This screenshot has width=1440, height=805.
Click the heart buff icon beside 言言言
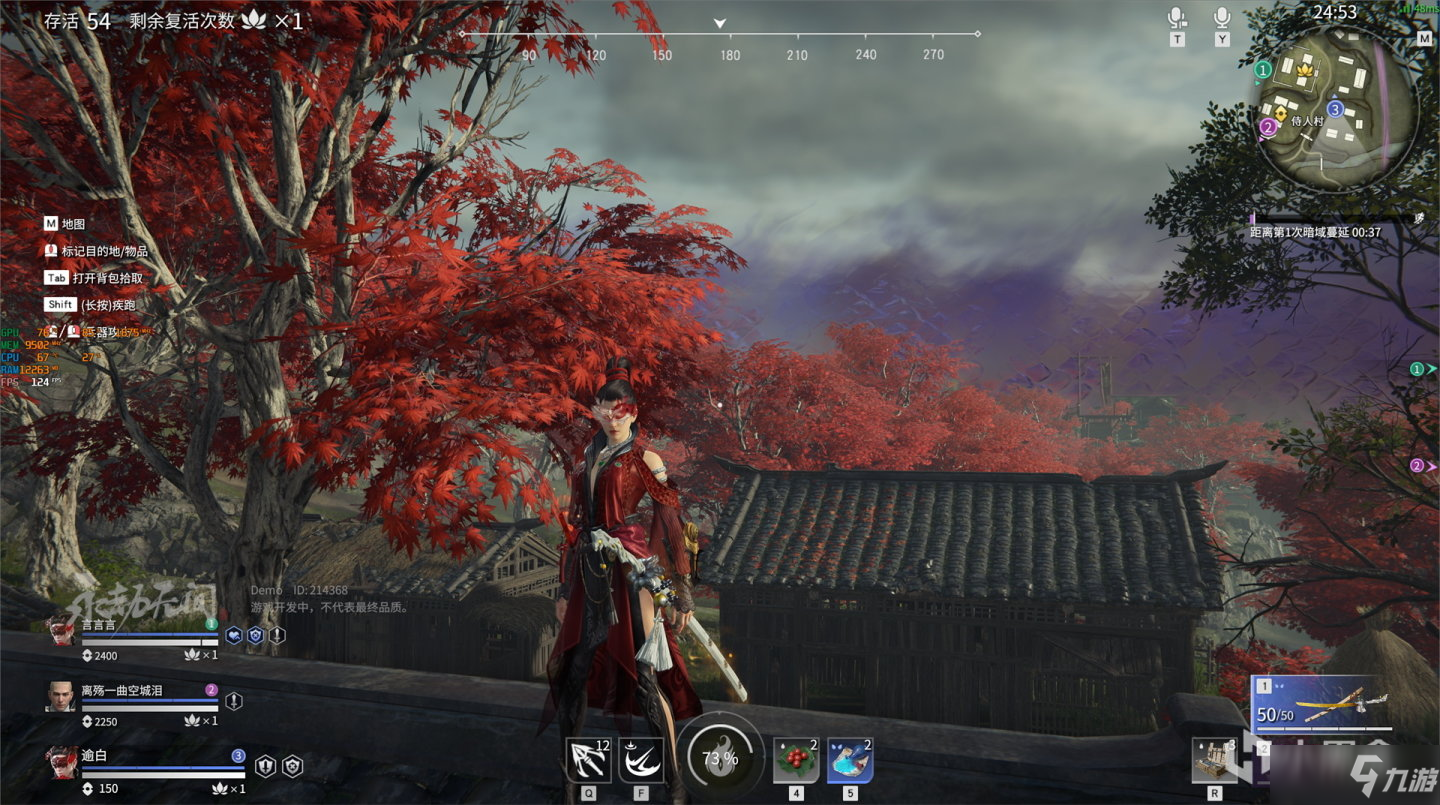tap(234, 635)
